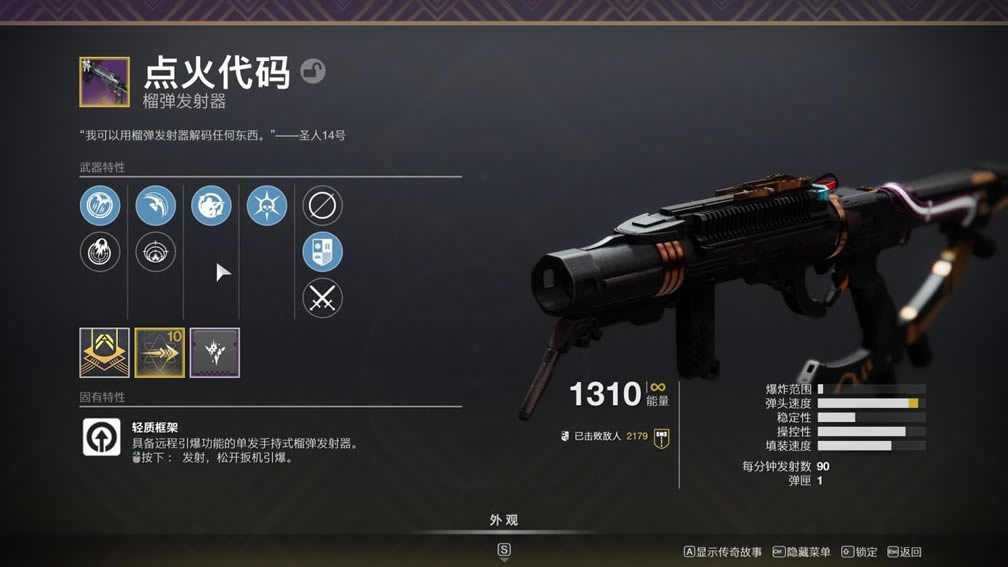Switch to the crossed-swords Crucible tracker
This screenshot has width=1008, height=567.
click(x=322, y=298)
